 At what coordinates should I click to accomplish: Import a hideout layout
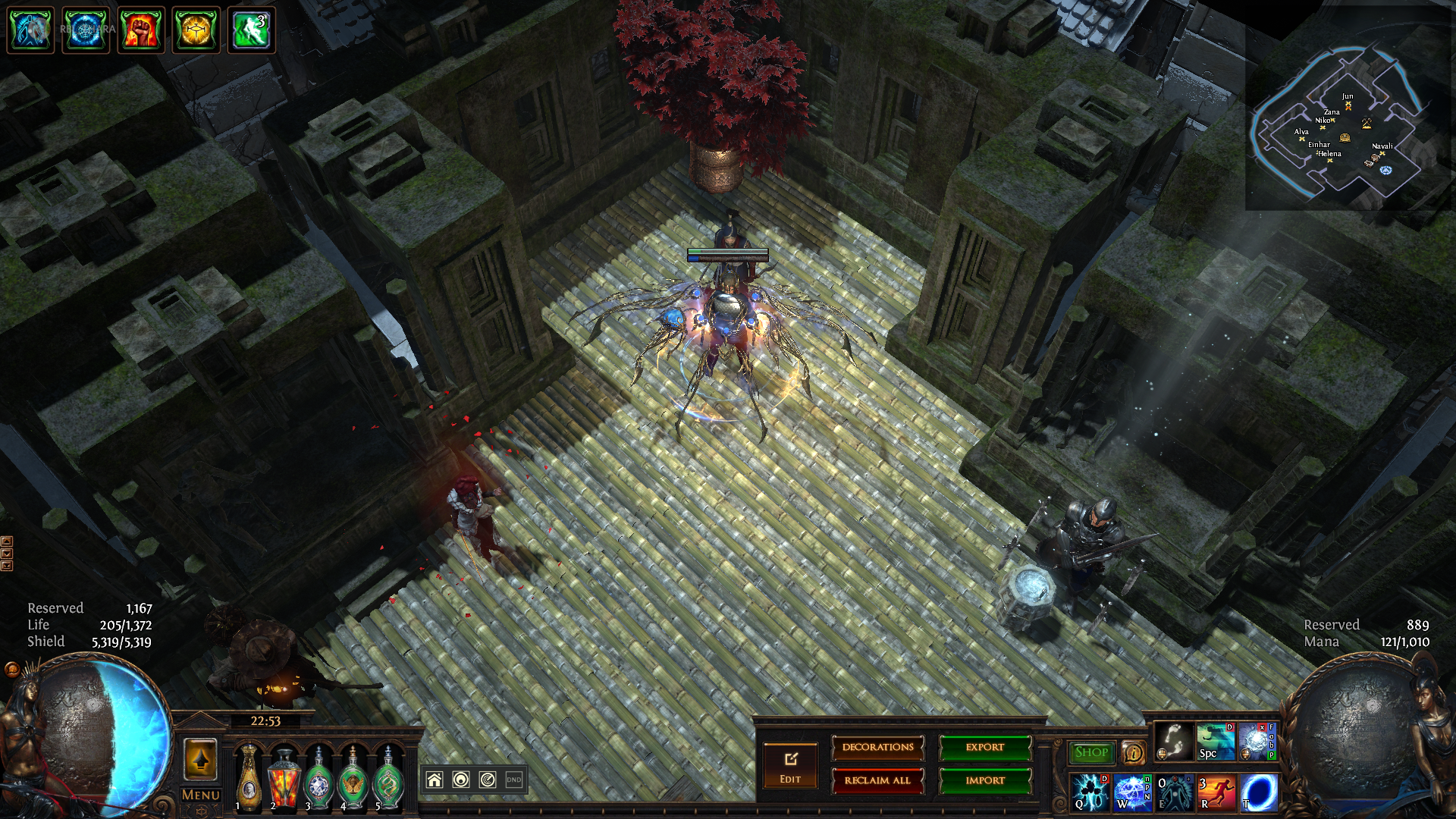tap(985, 780)
